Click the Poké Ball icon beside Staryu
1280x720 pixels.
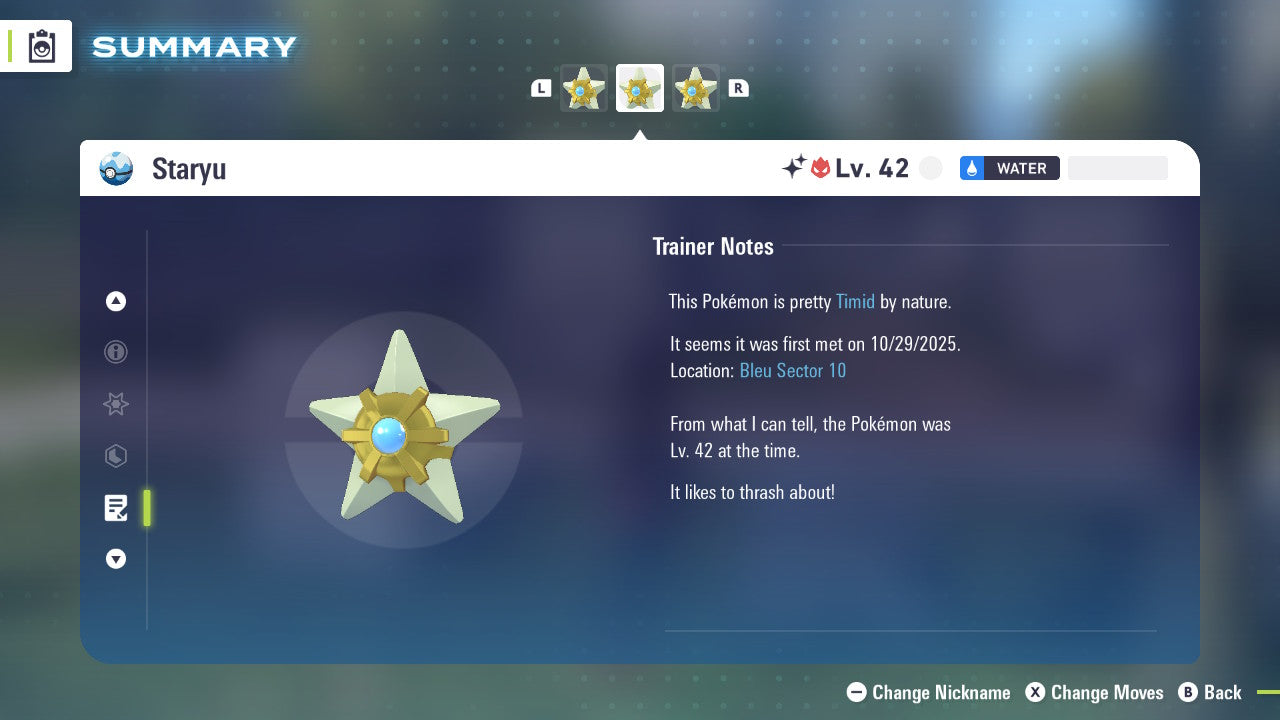pos(116,168)
